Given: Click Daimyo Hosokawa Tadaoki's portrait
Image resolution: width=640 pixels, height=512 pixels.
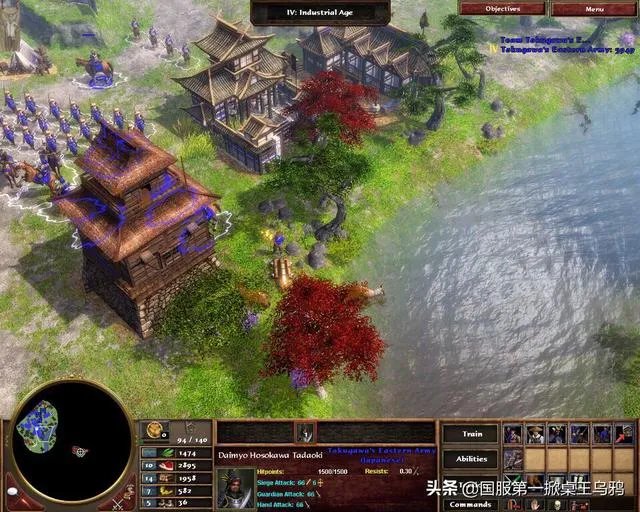Looking at the screenshot, I should click(x=236, y=489).
